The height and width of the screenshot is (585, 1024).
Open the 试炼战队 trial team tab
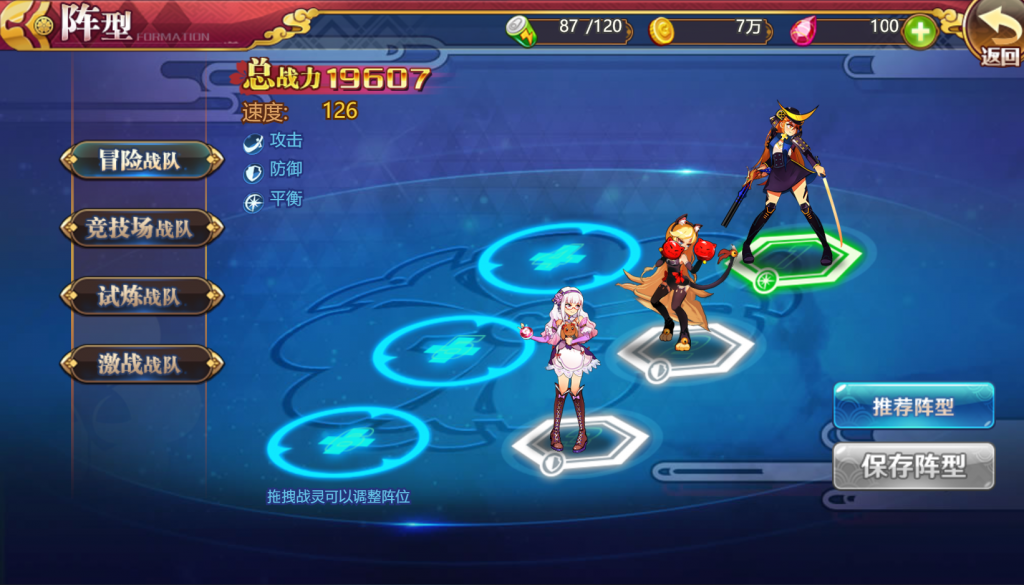(140, 296)
